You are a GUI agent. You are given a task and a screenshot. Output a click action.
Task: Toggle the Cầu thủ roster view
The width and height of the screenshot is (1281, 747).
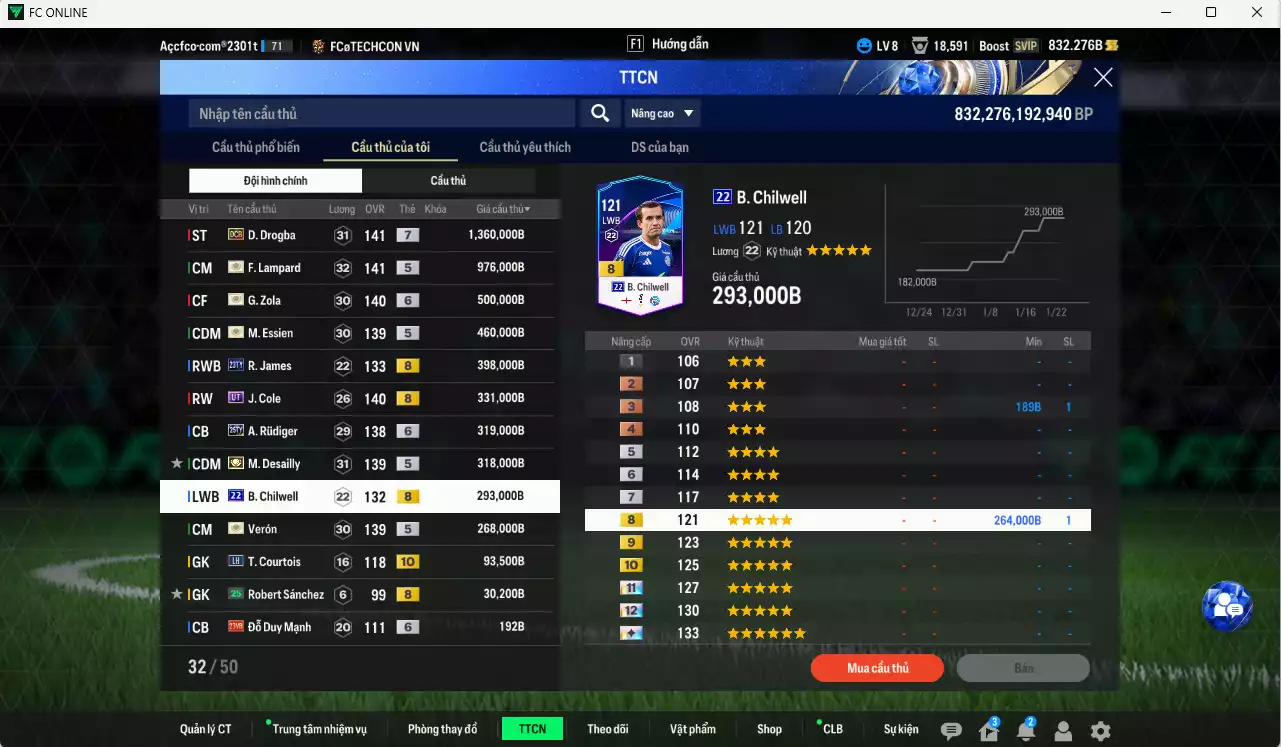point(448,180)
